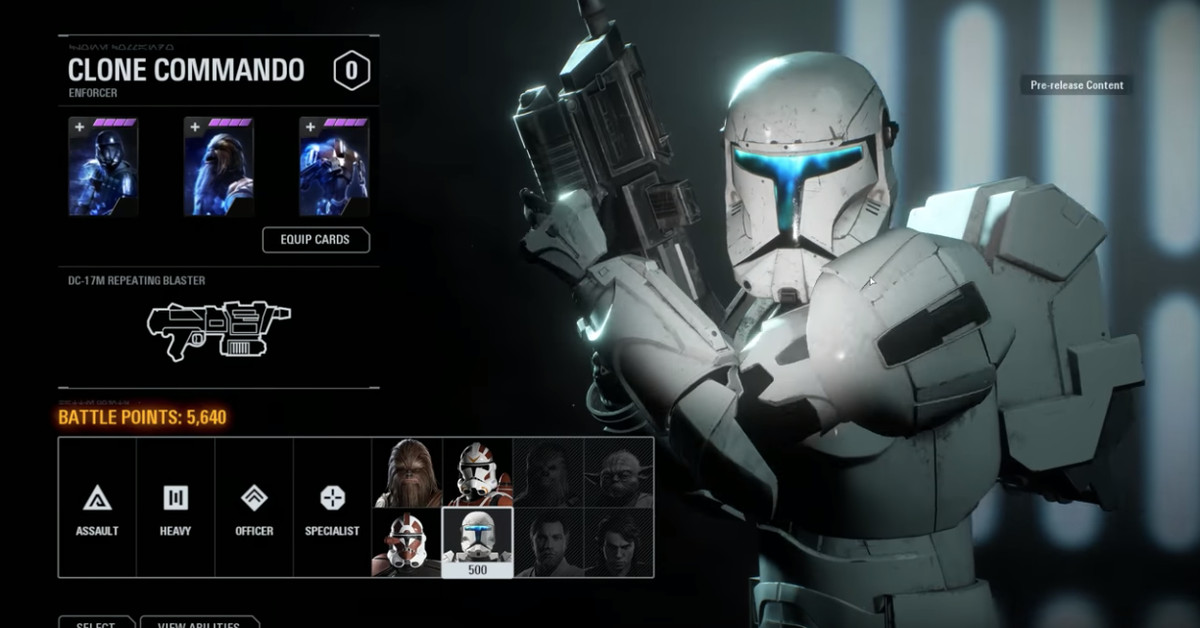Click the Clone Commando tile costing 500

pyautogui.click(x=478, y=543)
